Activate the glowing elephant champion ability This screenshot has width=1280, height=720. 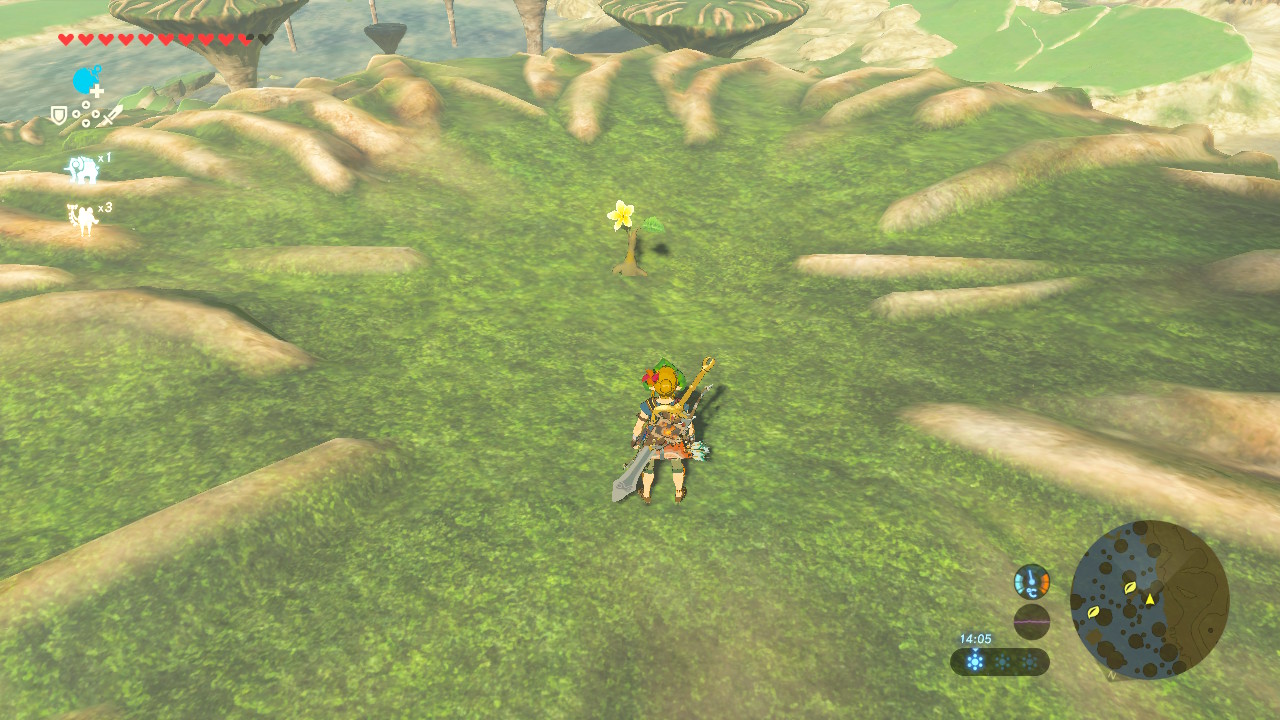(x=82, y=169)
